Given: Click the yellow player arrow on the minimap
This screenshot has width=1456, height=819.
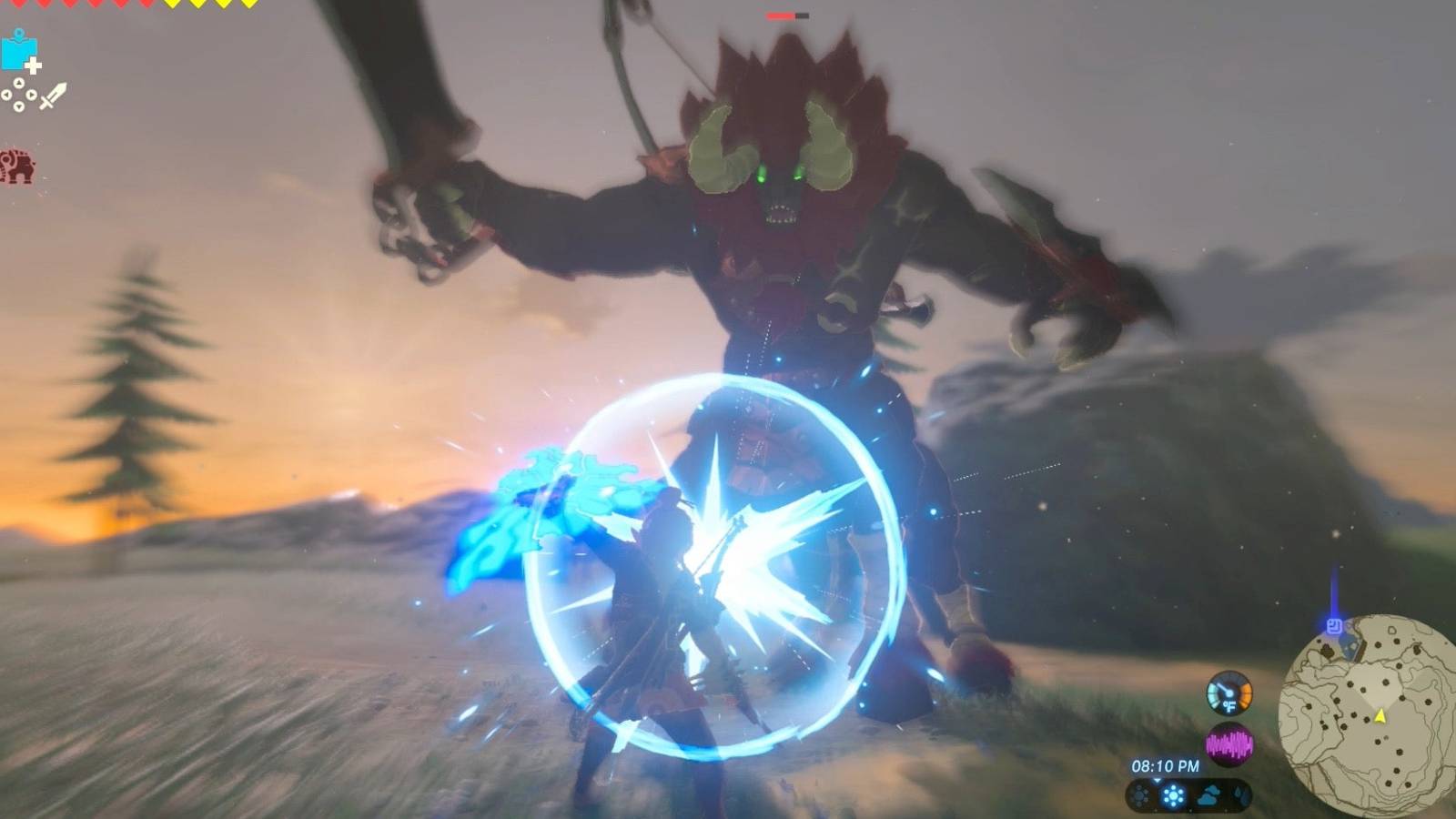Looking at the screenshot, I should (x=1380, y=717).
